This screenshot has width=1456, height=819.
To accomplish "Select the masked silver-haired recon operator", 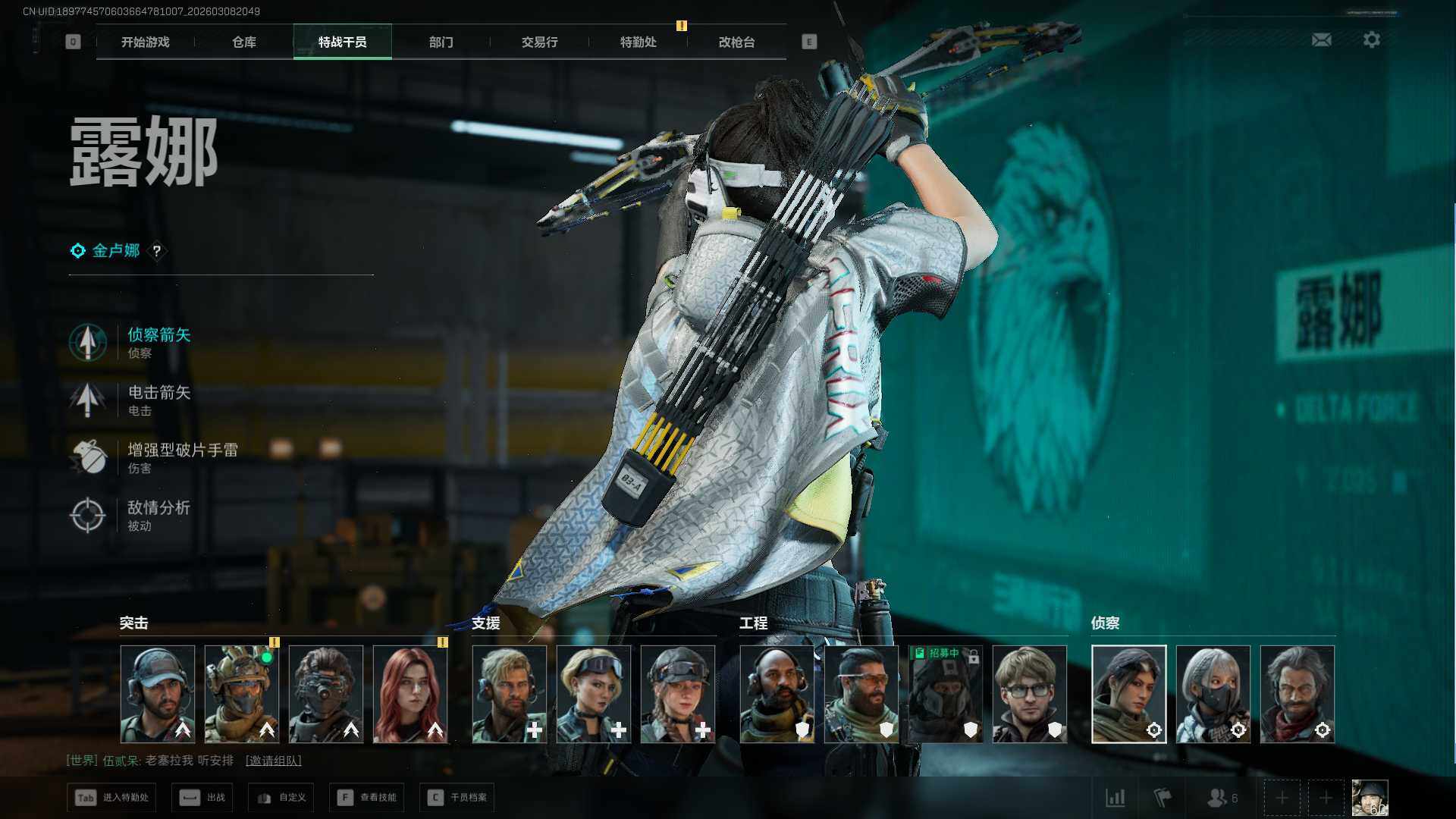I will coord(1213,694).
